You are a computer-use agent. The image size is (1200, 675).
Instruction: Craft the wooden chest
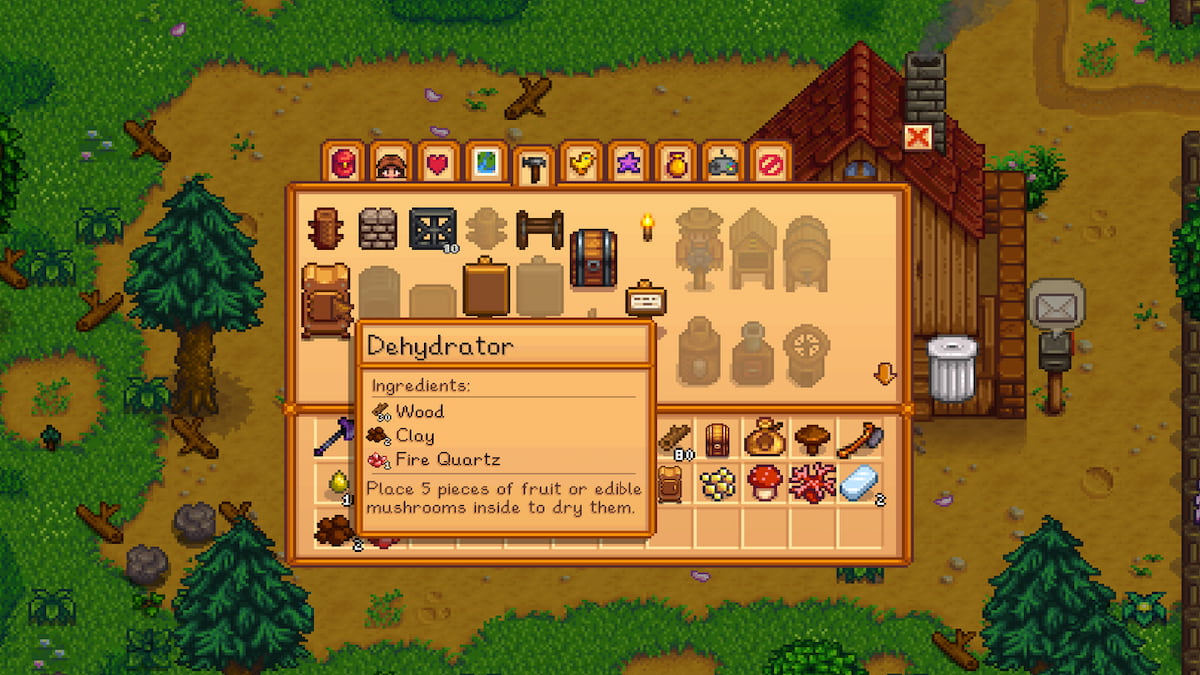pyautogui.click(x=592, y=257)
